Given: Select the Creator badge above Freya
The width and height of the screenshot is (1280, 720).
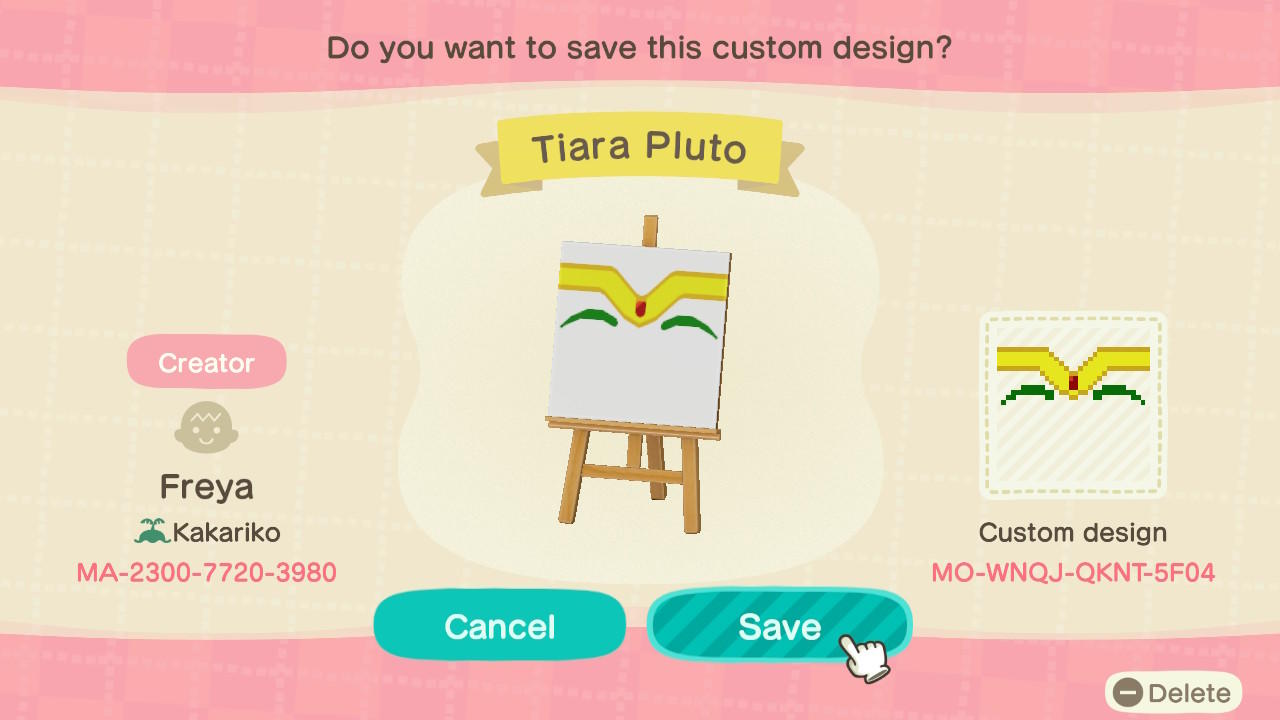Looking at the screenshot, I should tap(206, 361).
